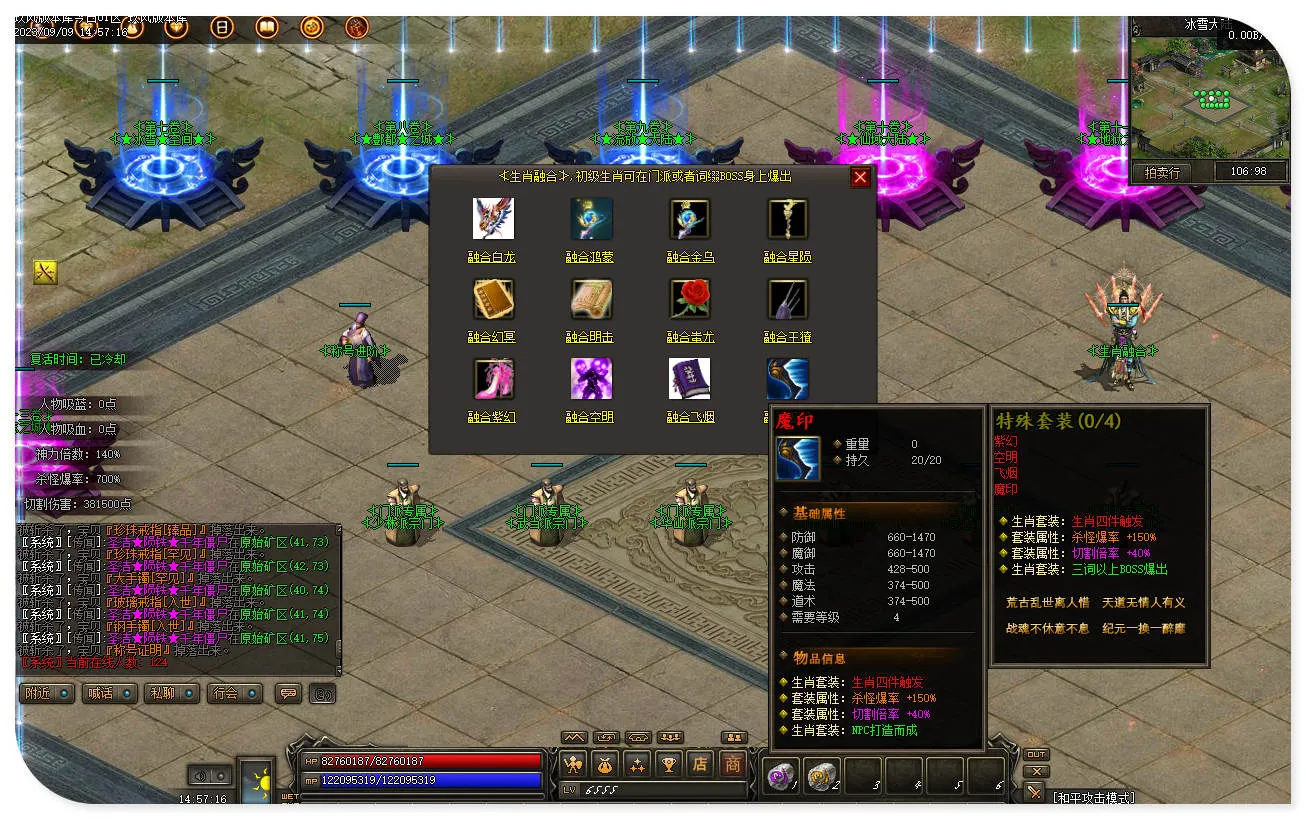Choose the 融合鸿蒙 fusion option
Viewport: 1306px width, 819px height.
(x=590, y=257)
